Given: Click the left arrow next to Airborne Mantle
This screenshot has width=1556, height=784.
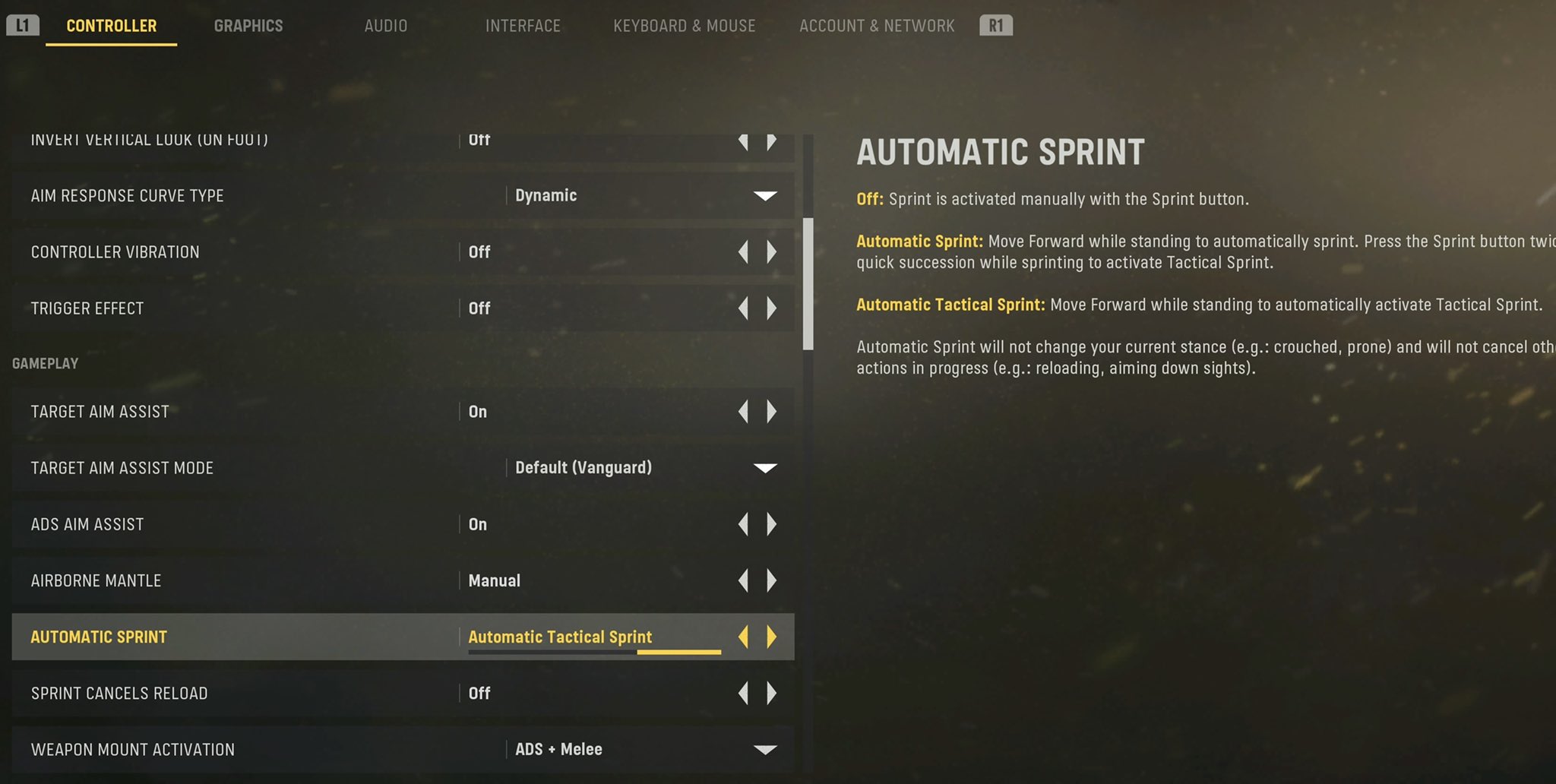Looking at the screenshot, I should [x=743, y=580].
